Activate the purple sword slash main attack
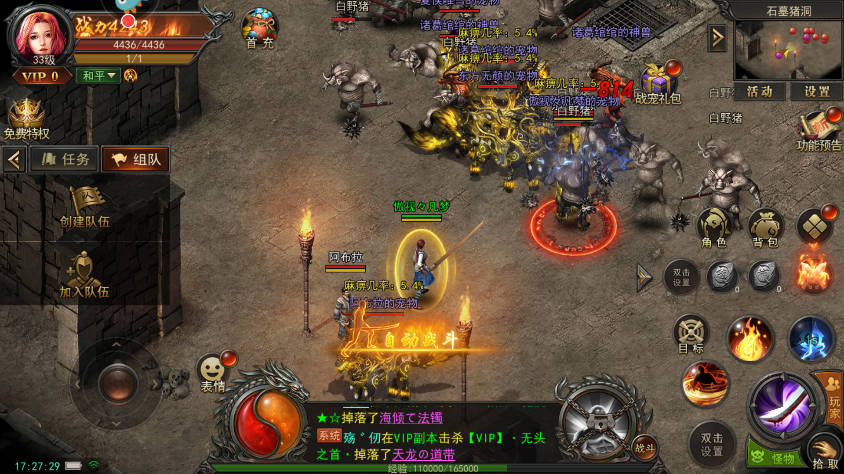This screenshot has width=844, height=474. pos(782,403)
